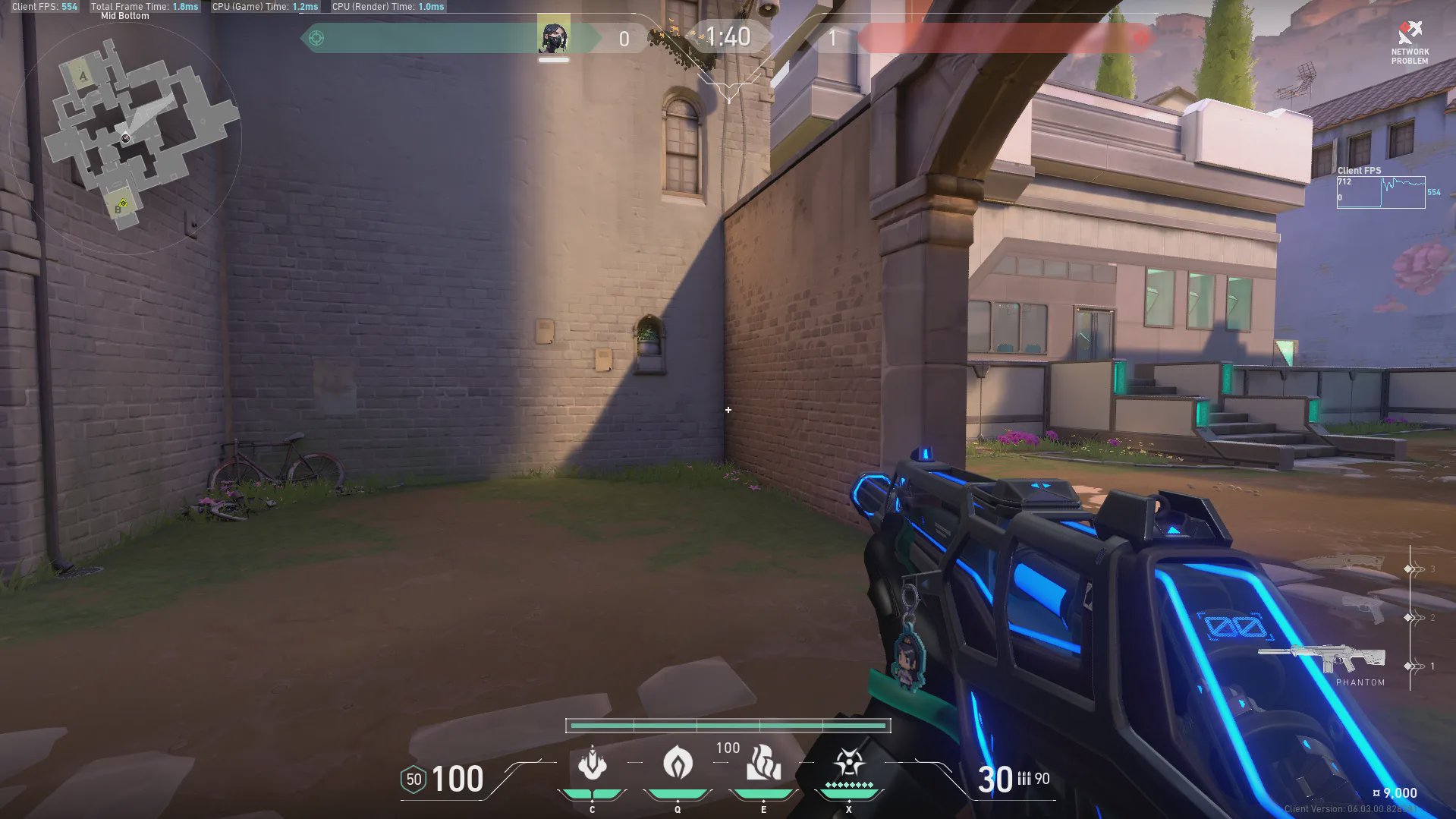This screenshot has width=1456, height=819.
Task: Select the A site marker on minimap
Action: (83, 76)
